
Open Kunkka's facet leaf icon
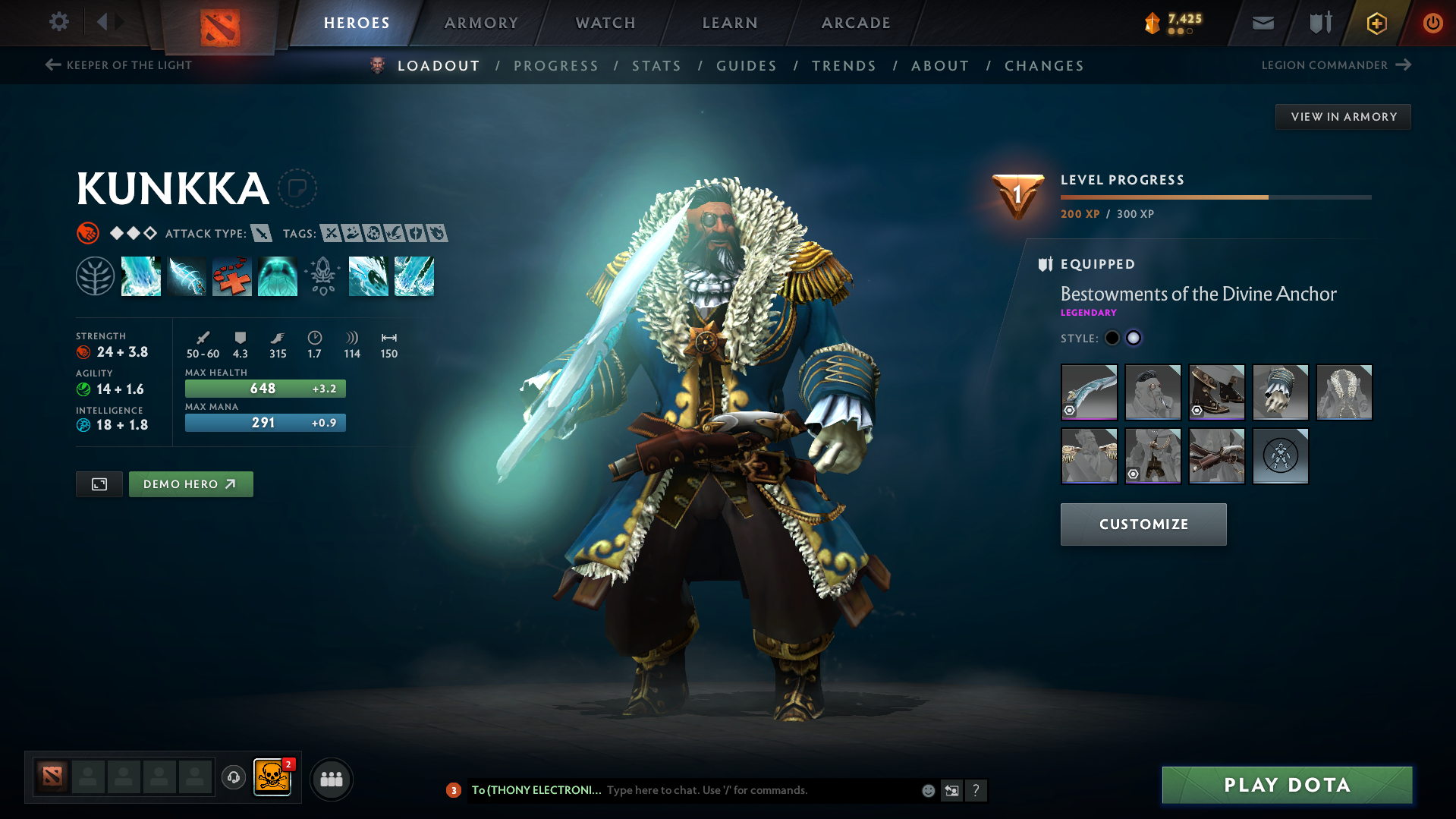[95, 276]
